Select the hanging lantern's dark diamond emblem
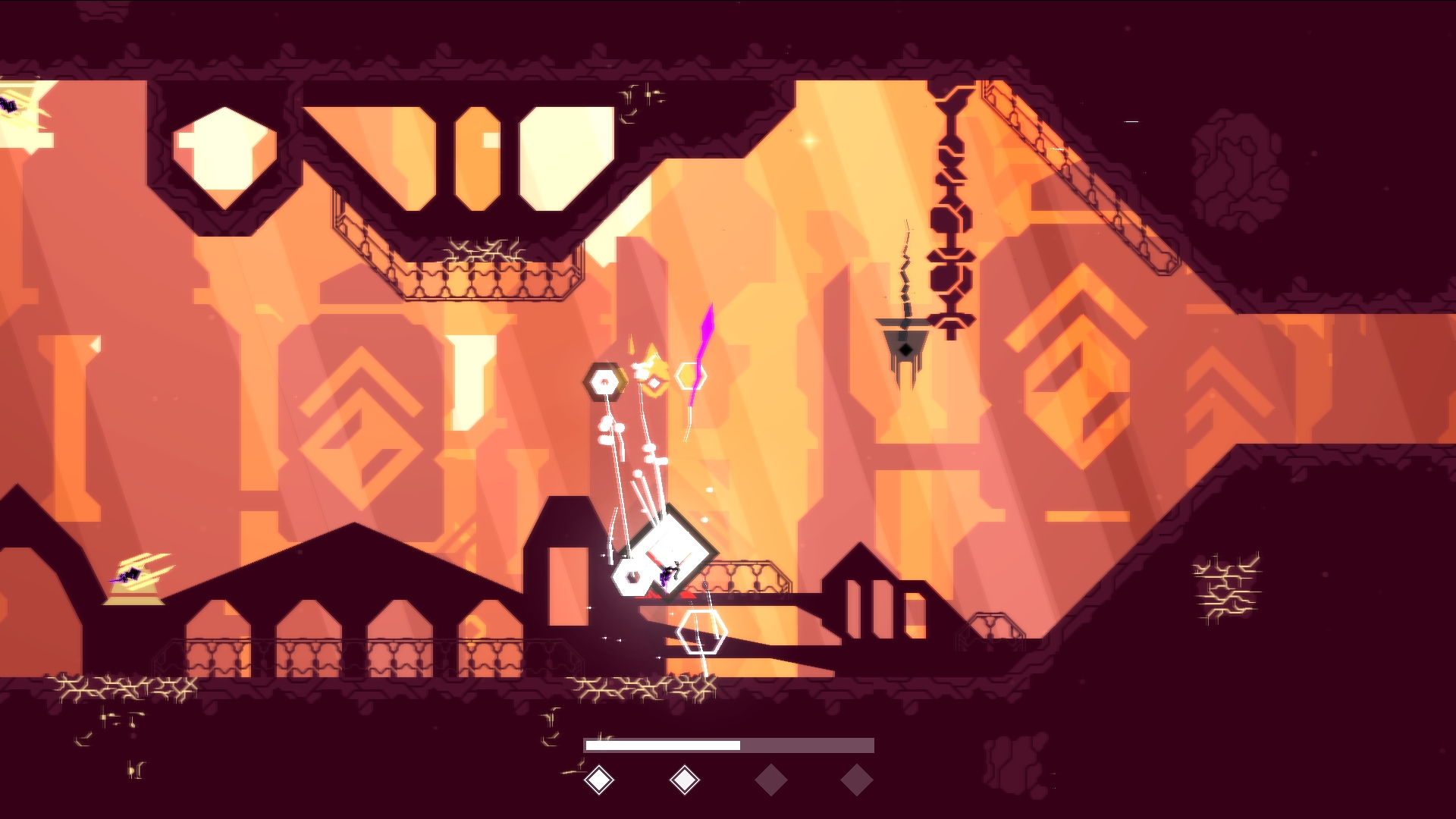The width and height of the screenshot is (1456, 819). [905, 349]
